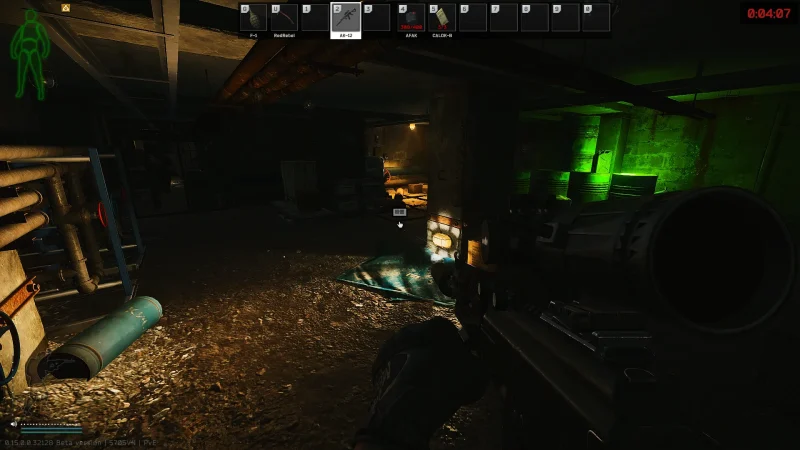Image resolution: width=800 pixels, height=450 pixels.
Task: Use the AFAK medkit slot
Action: [x=411, y=18]
